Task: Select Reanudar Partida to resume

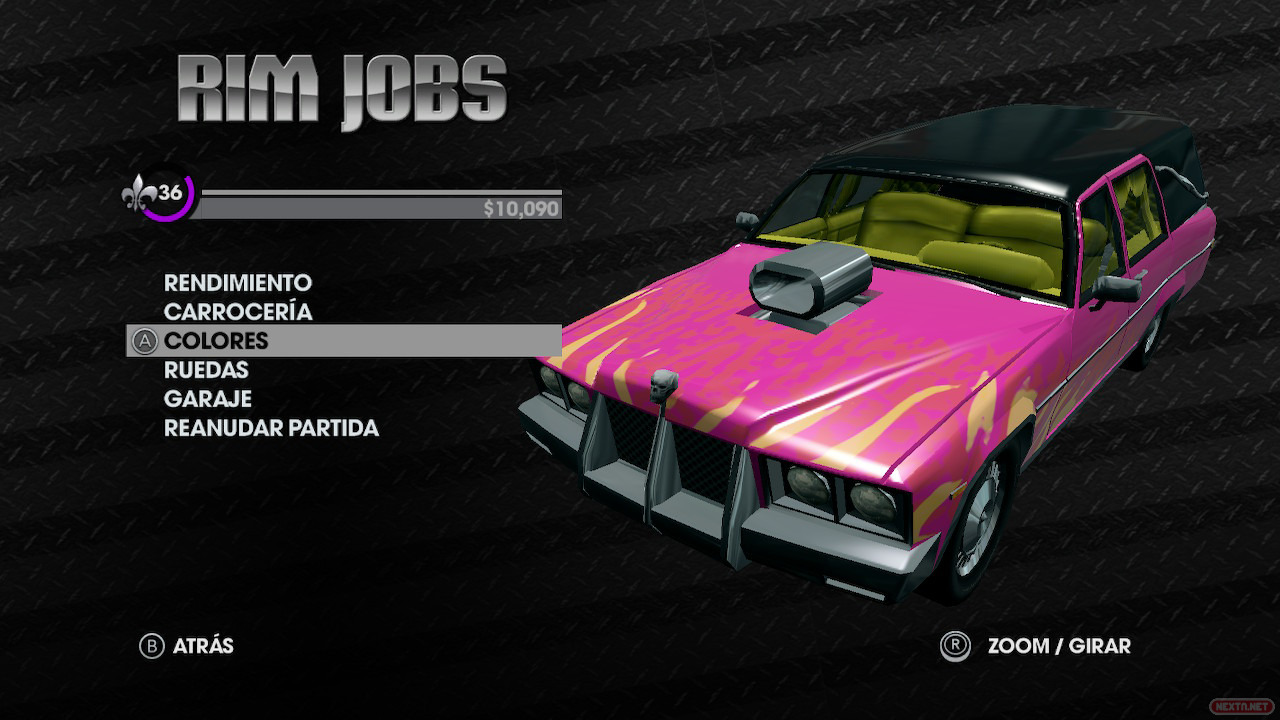Action: [x=271, y=428]
